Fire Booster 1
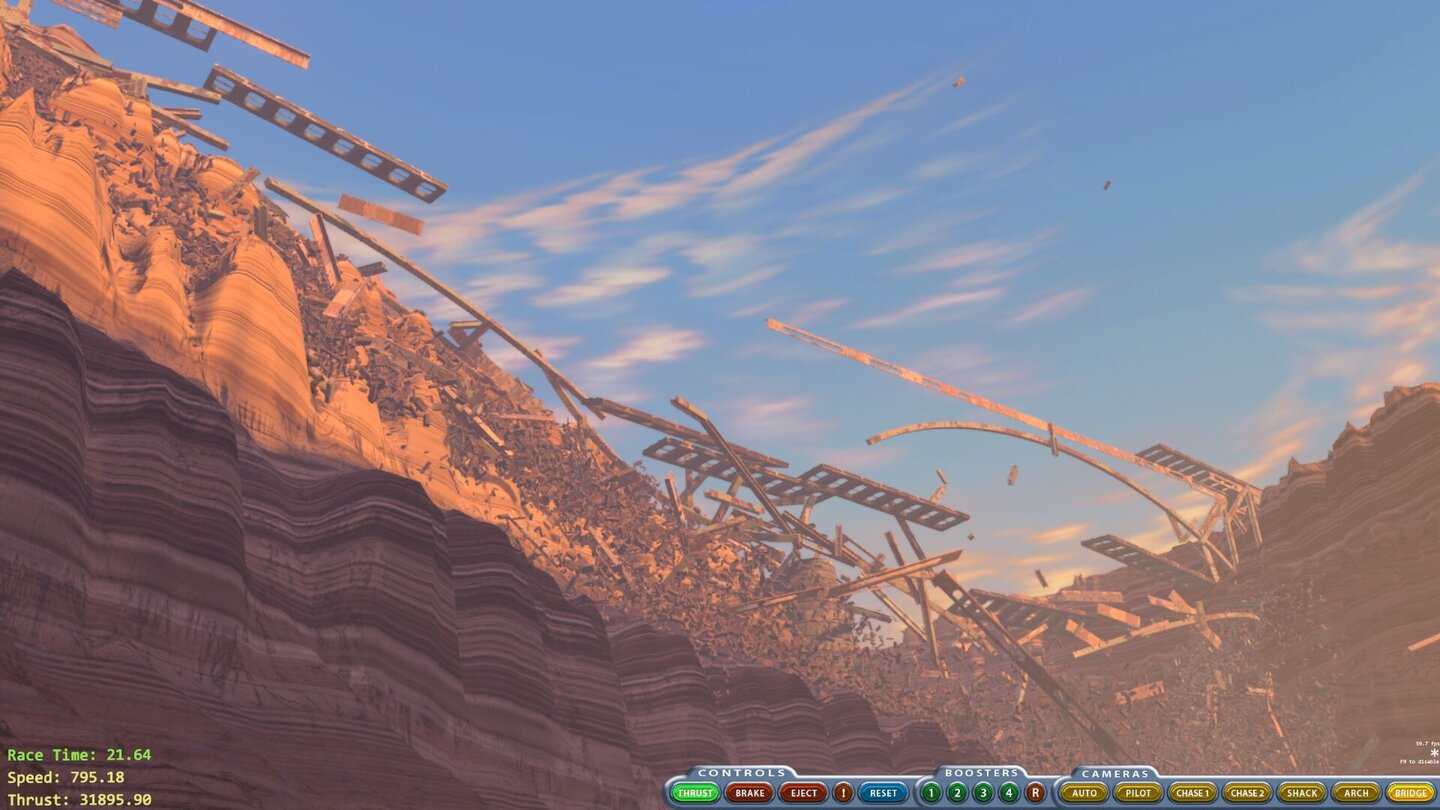Viewport: 1440px width, 810px height. 930,793
